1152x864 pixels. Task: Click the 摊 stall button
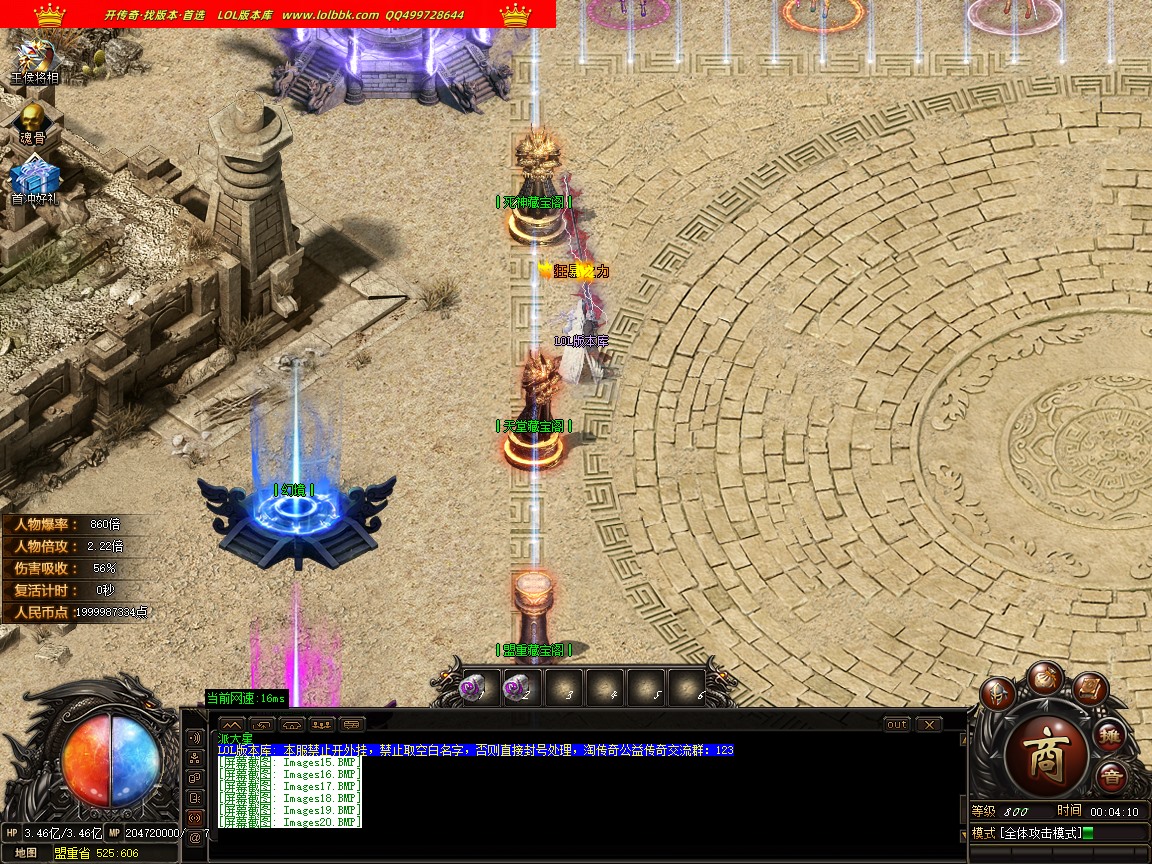point(1109,736)
